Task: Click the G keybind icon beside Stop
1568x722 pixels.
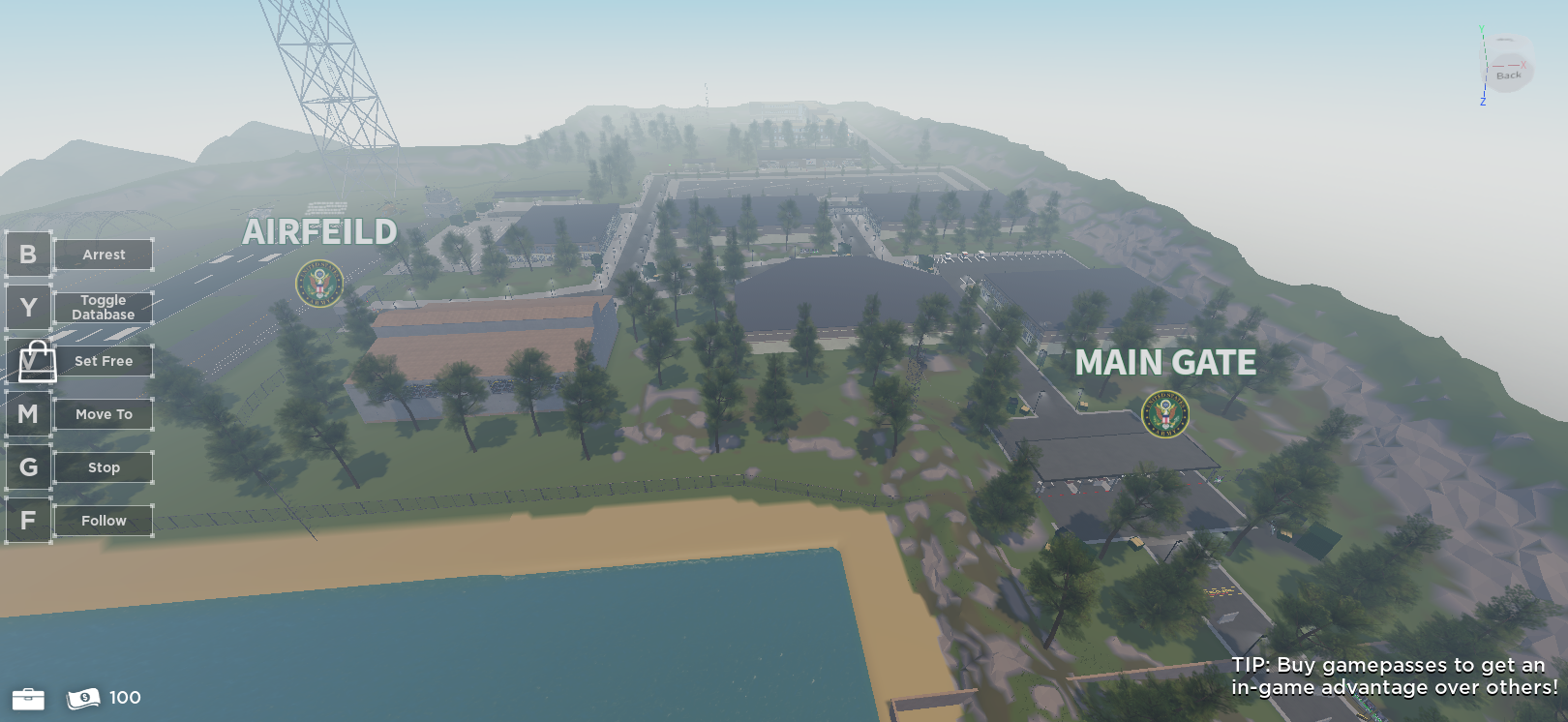Action: pos(28,467)
